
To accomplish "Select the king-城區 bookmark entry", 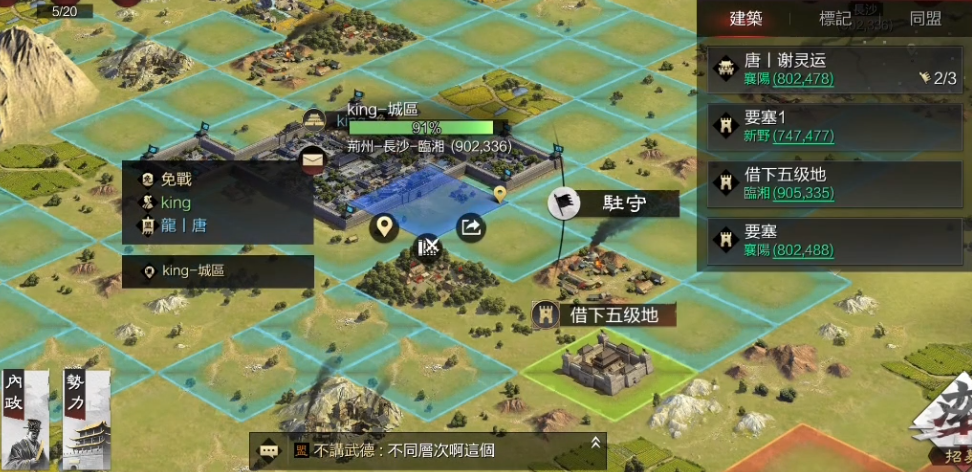I will coord(218,271).
